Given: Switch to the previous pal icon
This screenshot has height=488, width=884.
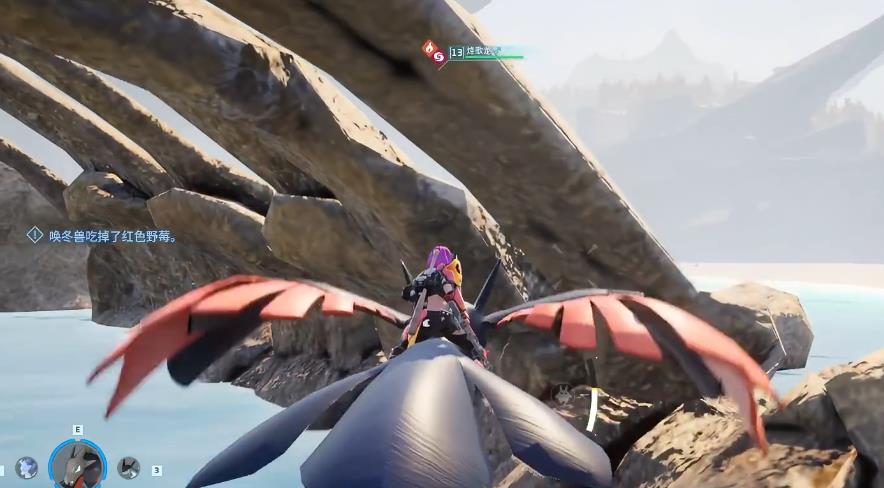Looking at the screenshot, I should point(27,467).
